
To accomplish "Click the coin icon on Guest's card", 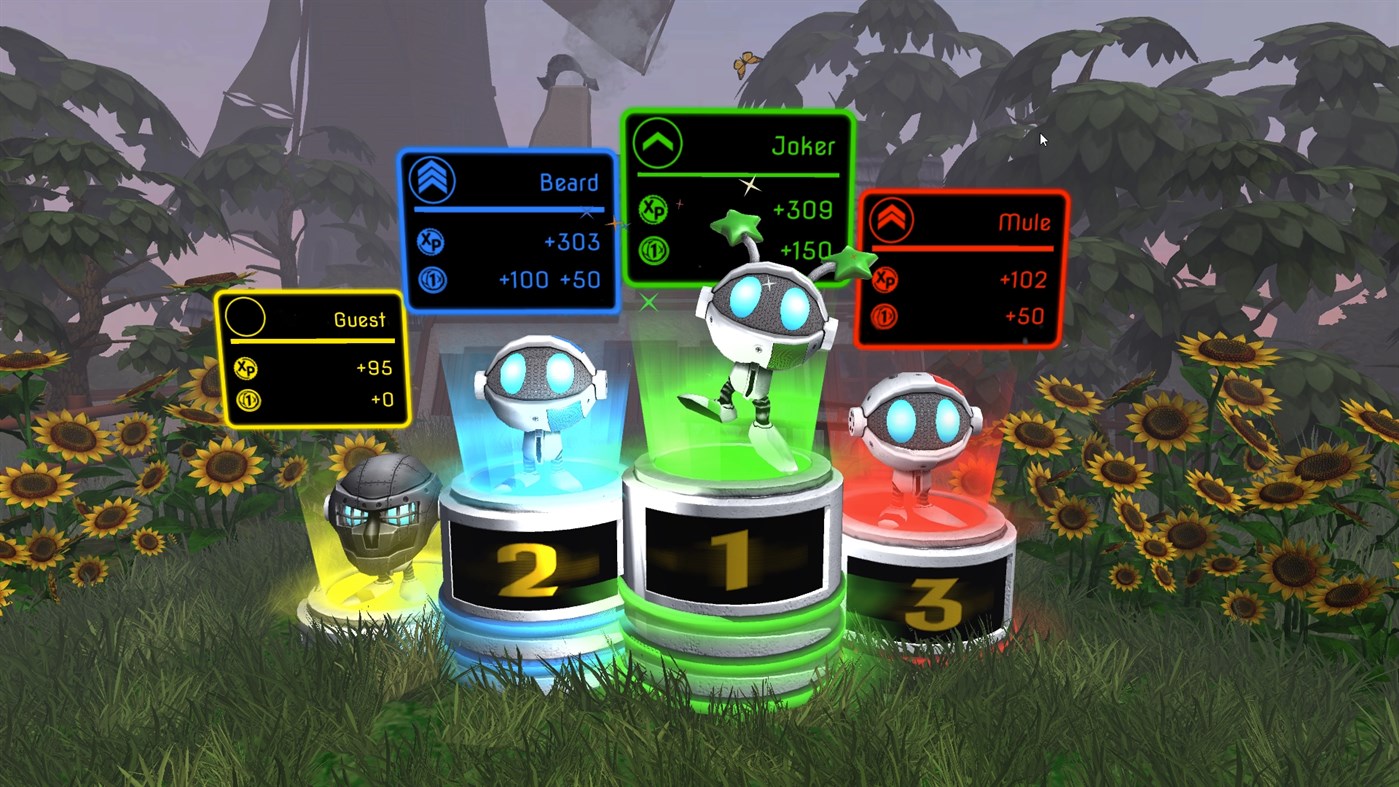I will (246, 400).
